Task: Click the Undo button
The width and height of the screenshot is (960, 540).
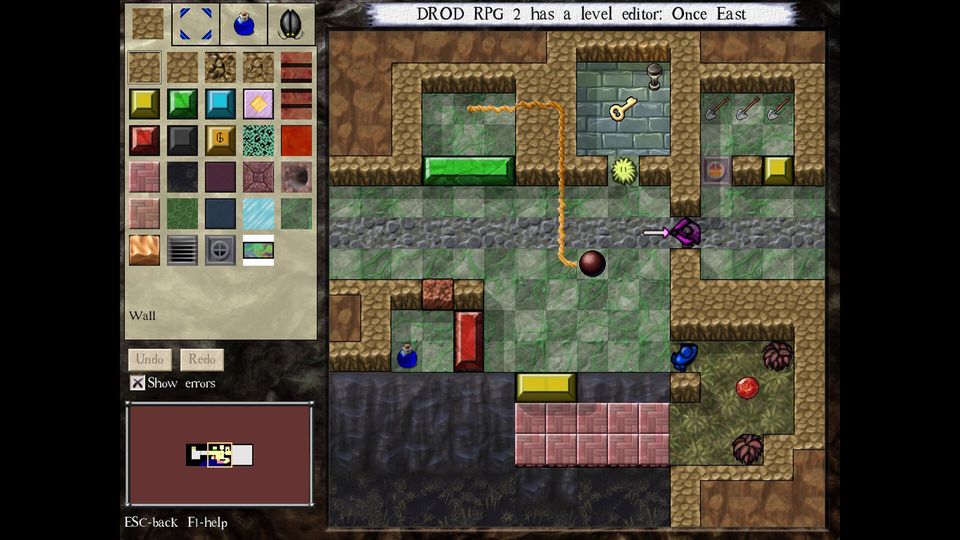Action: (x=149, y=359)
